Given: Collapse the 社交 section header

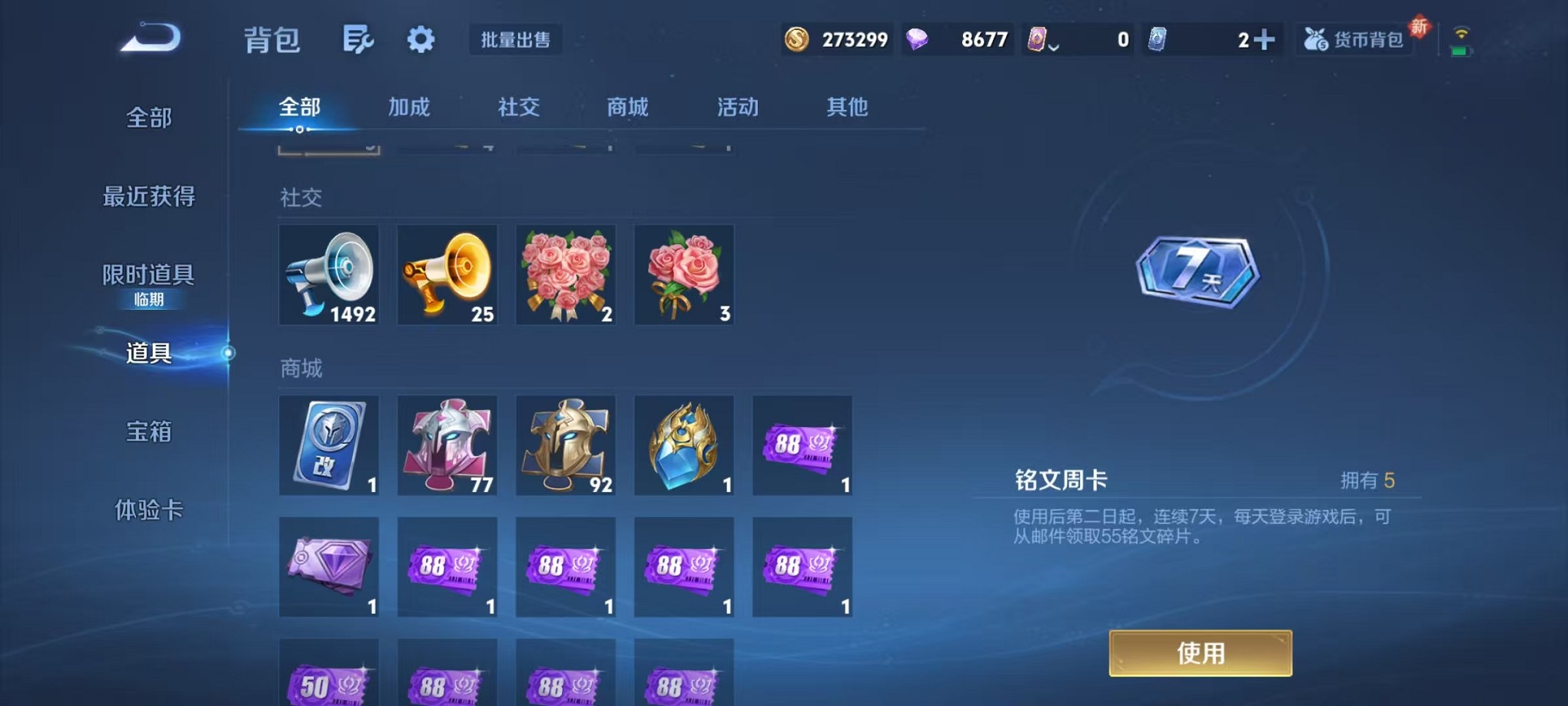Looking at the screenshot, I should (300, 198).
